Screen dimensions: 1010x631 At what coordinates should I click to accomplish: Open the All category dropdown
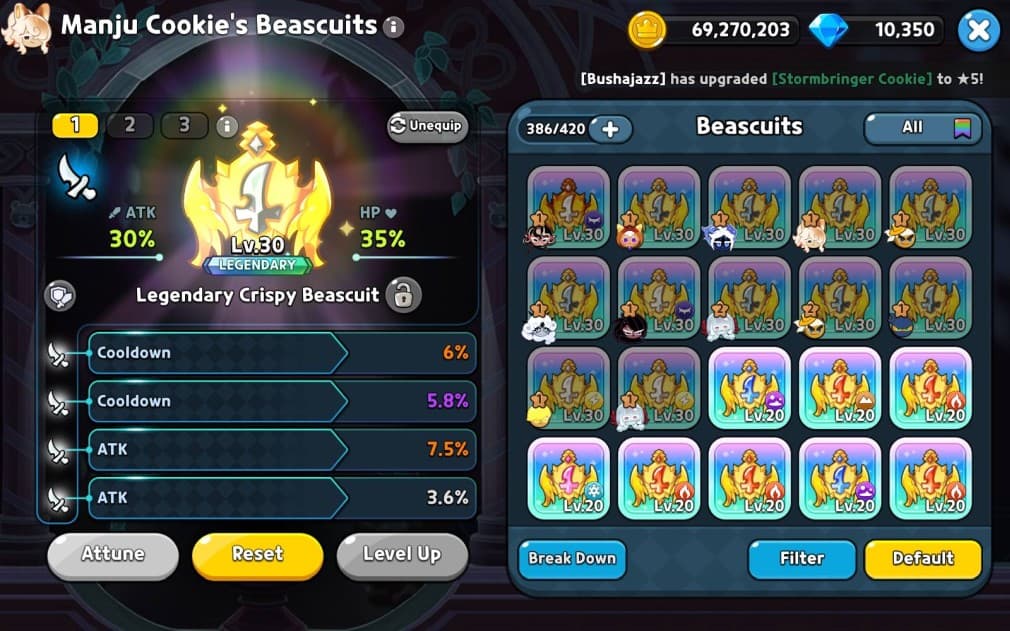922,128
